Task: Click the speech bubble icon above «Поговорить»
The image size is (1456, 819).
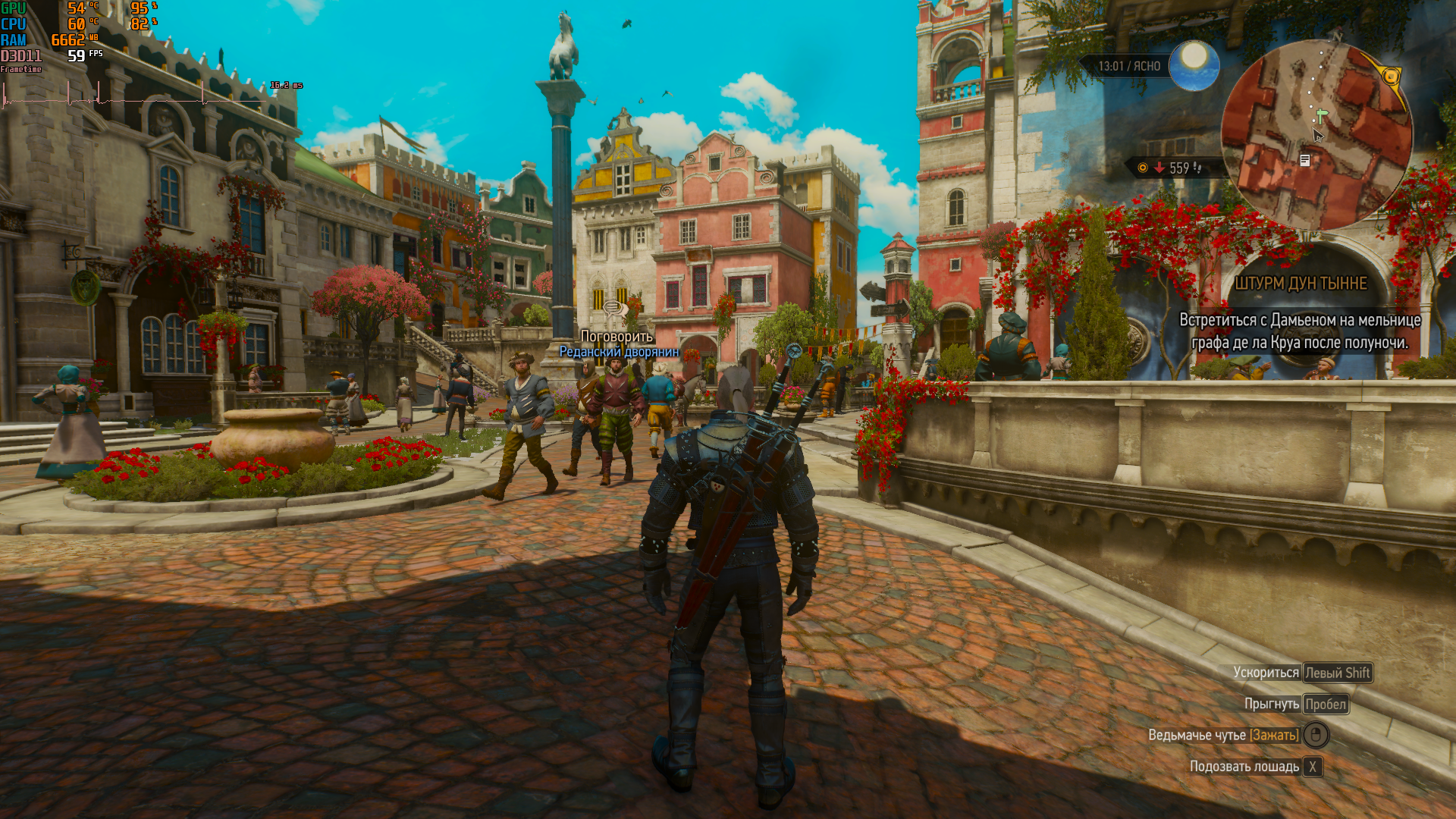Action: point(613,307)
